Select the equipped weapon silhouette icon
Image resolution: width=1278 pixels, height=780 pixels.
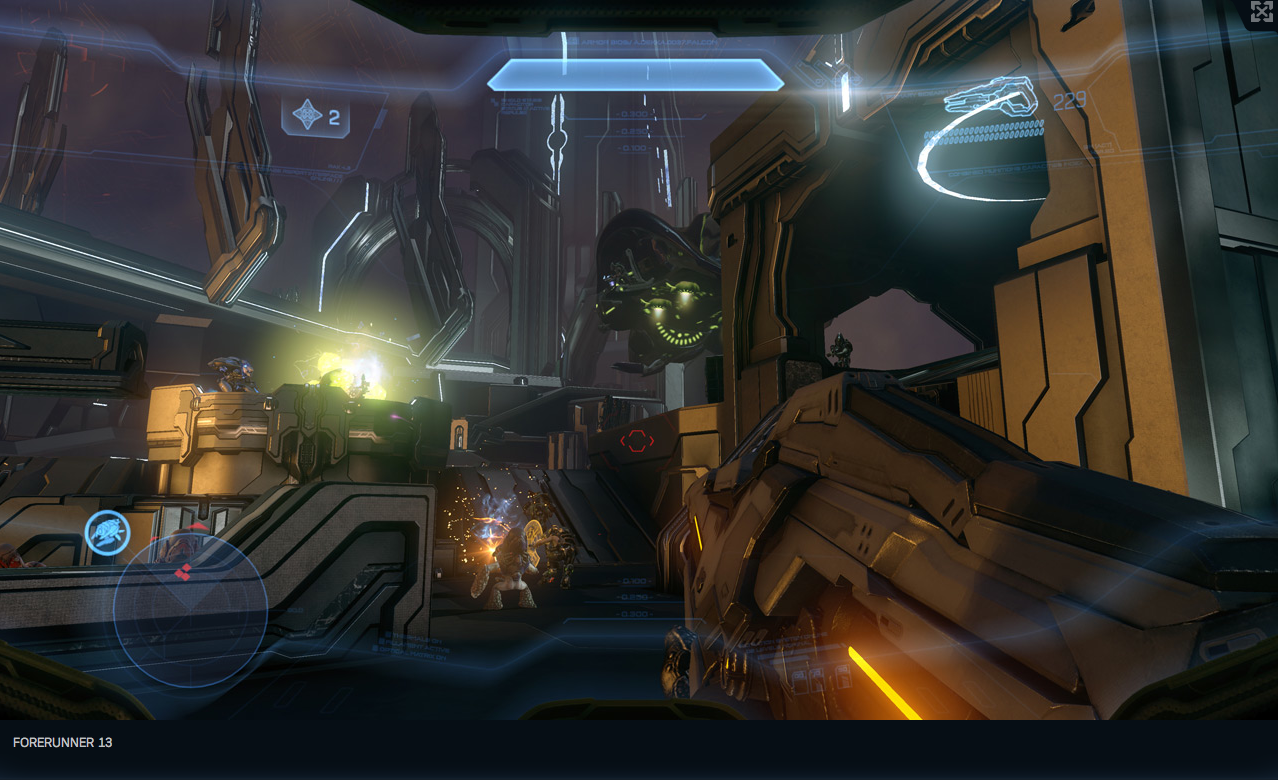(x=991, y=97)
